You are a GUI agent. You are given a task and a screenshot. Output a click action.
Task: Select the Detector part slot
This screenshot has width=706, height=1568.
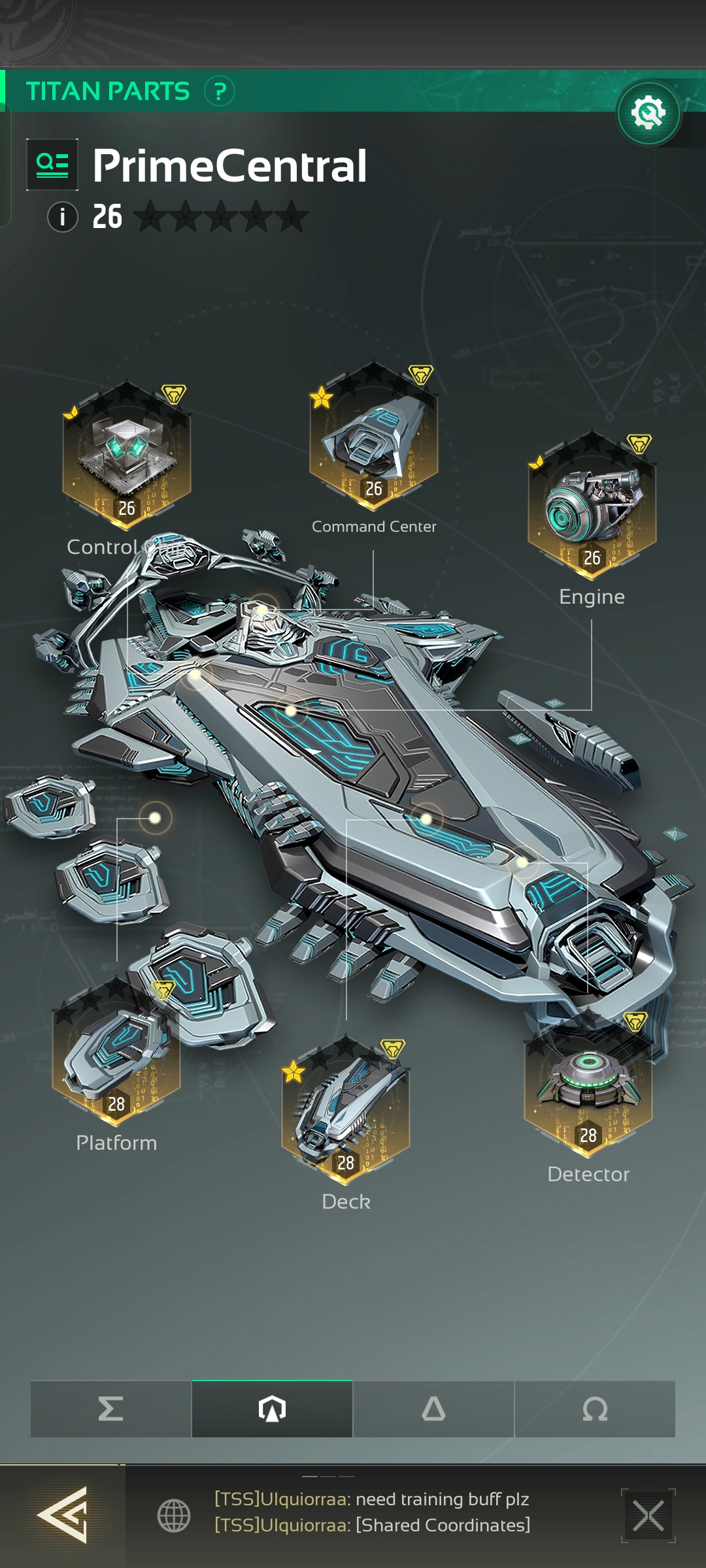[588, 1085]
